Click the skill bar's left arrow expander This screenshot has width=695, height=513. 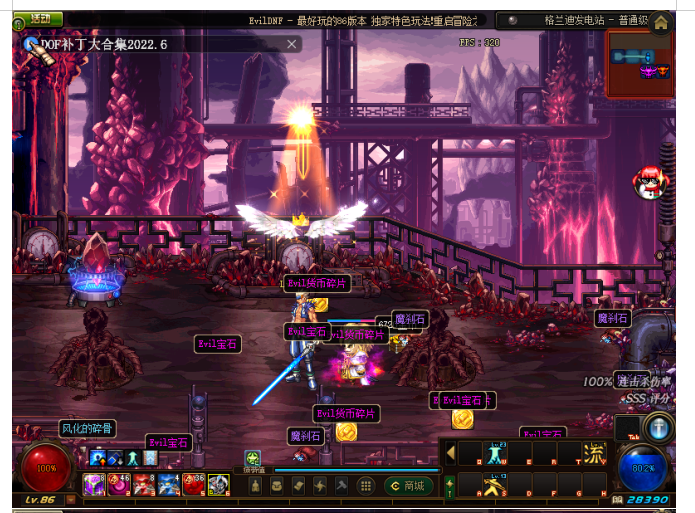click(x=451, y=453)
